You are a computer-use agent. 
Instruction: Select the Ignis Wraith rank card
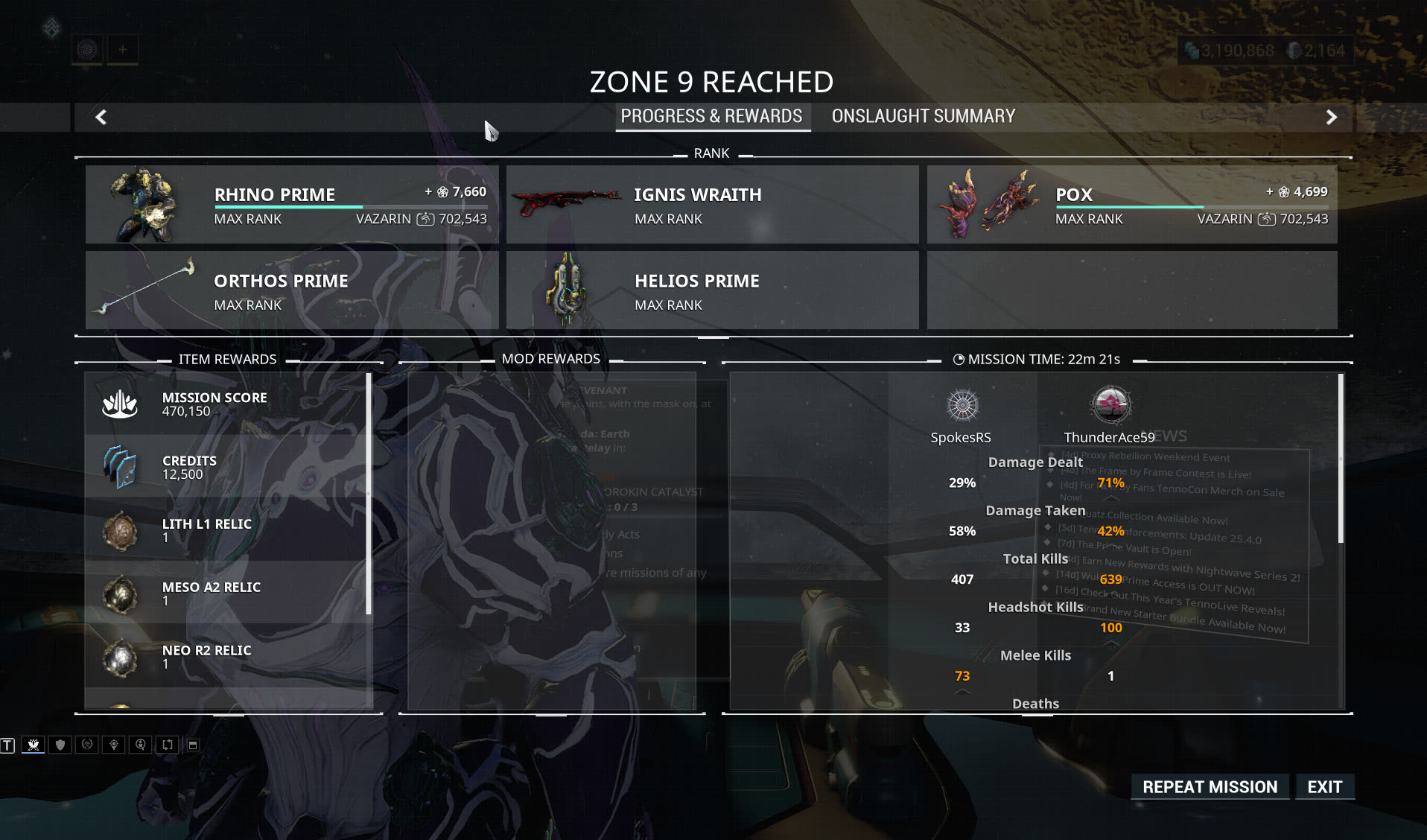712,205
